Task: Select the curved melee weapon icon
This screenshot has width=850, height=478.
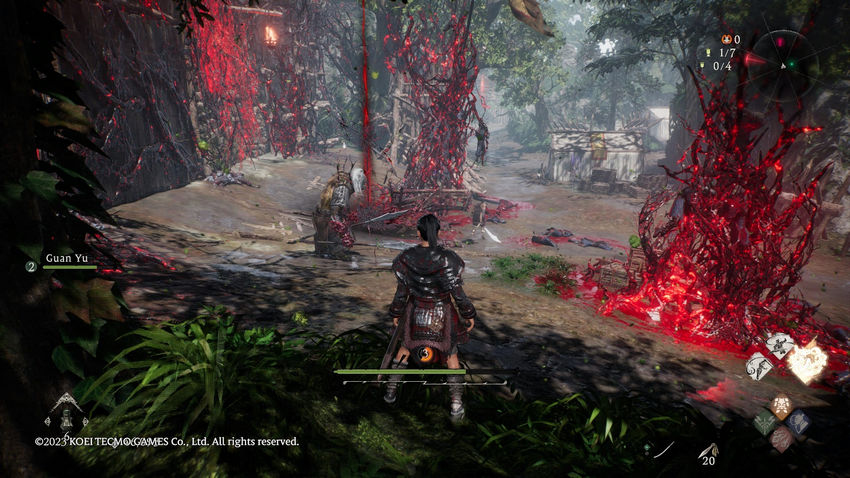Action: click(663, 450)
